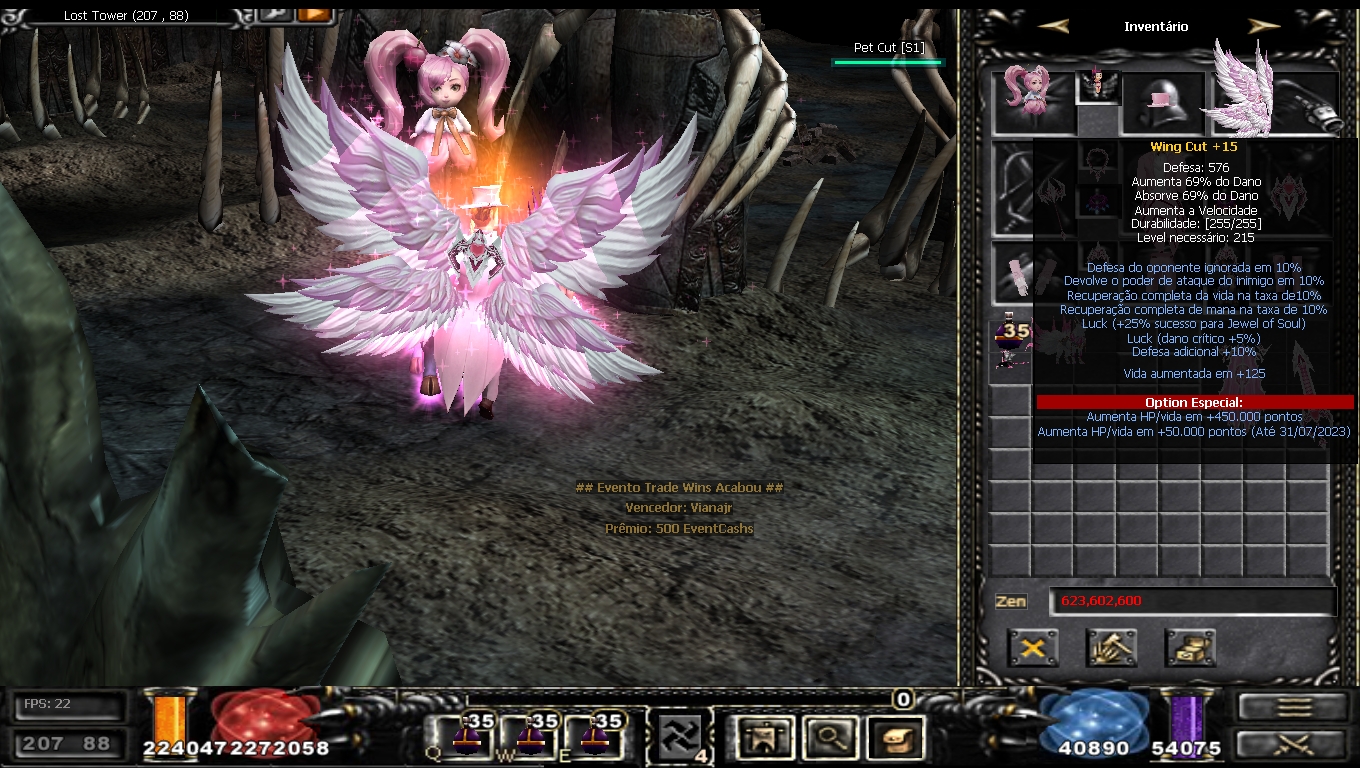The image size is (1360, 768).
Task: Select the small winged pet slot beside the helmet
Action: 1097,86
